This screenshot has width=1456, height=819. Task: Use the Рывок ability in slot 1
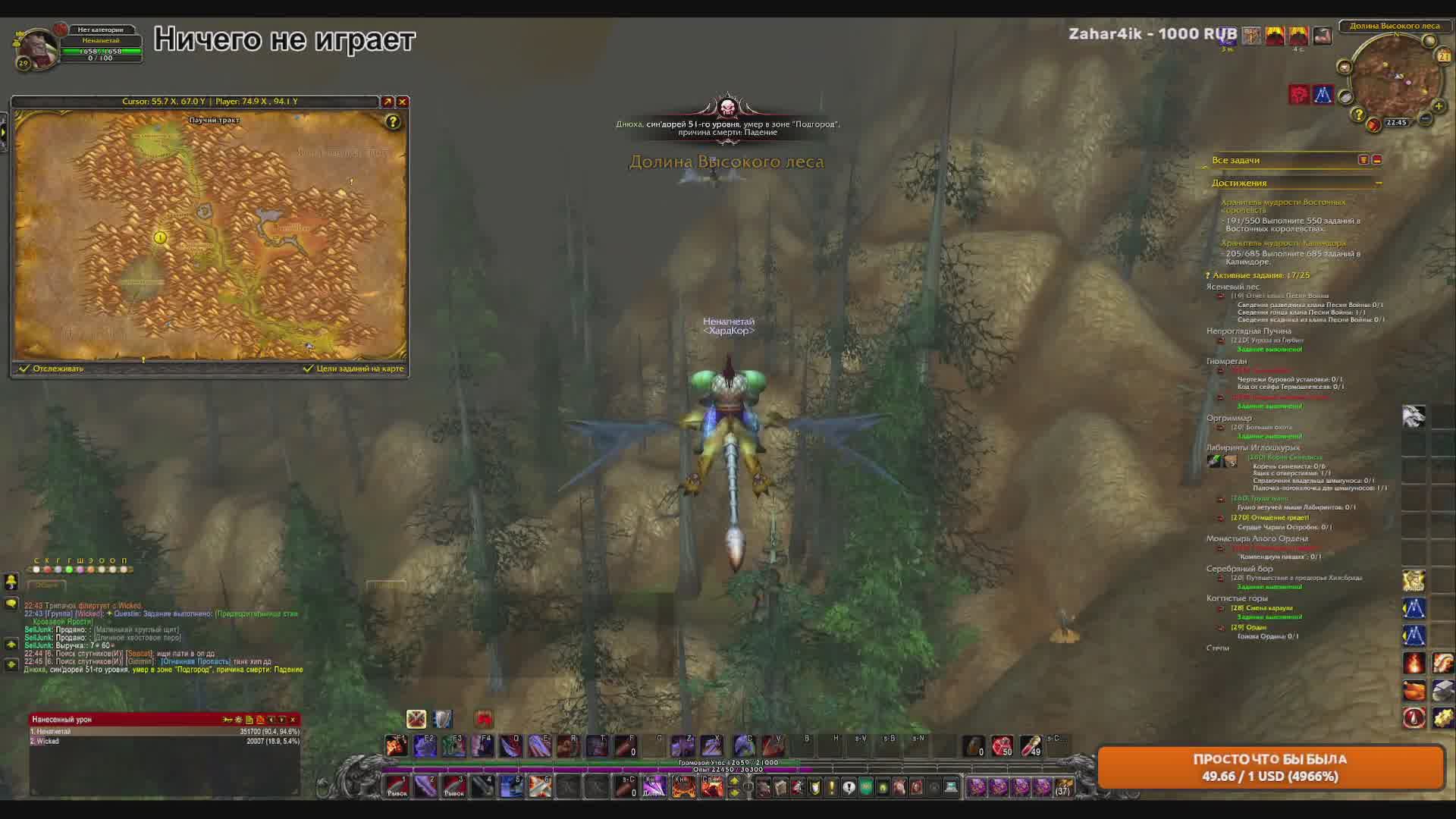click(x=397, y=786)
